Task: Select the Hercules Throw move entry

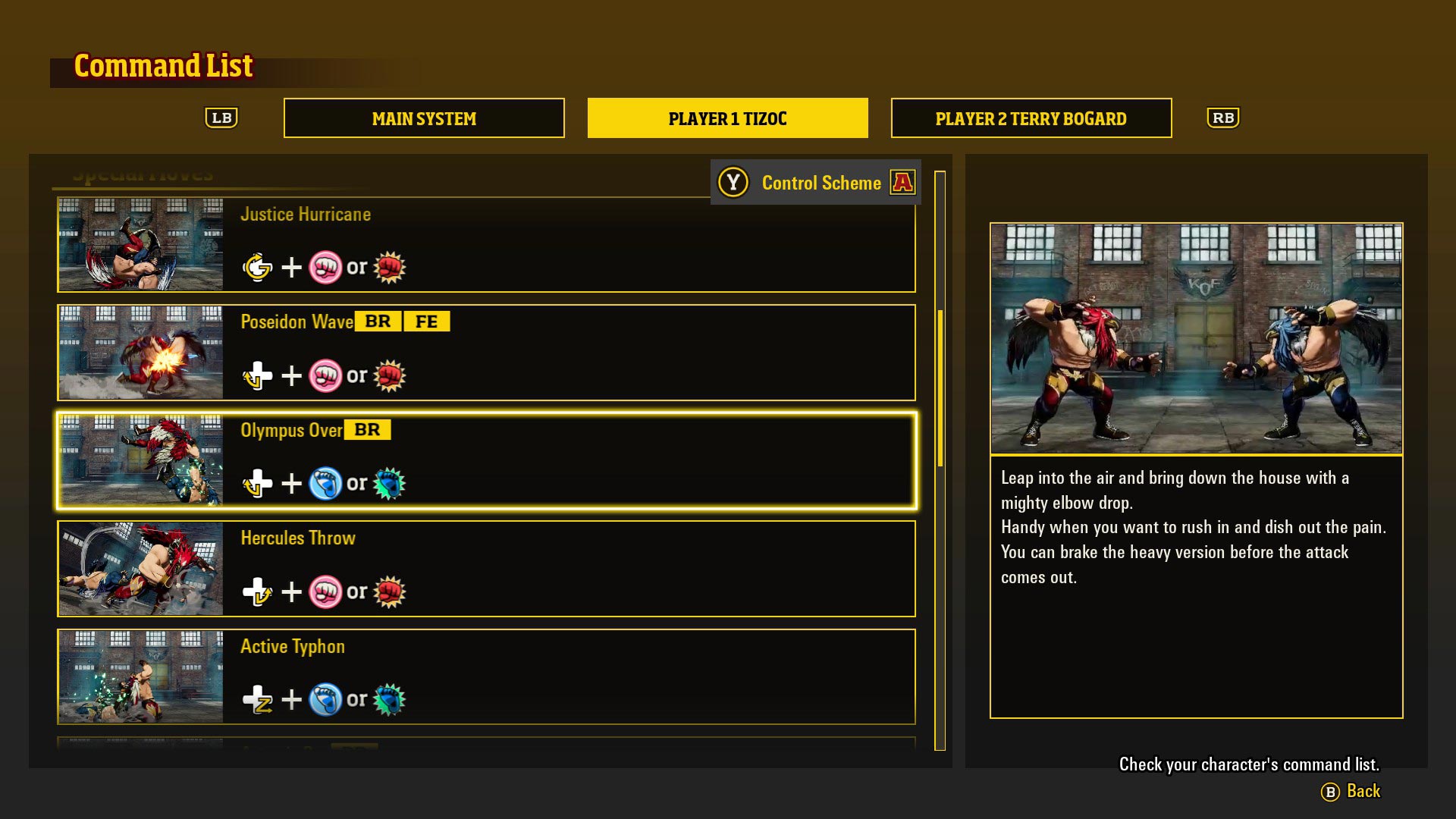Action: point(485,569)
